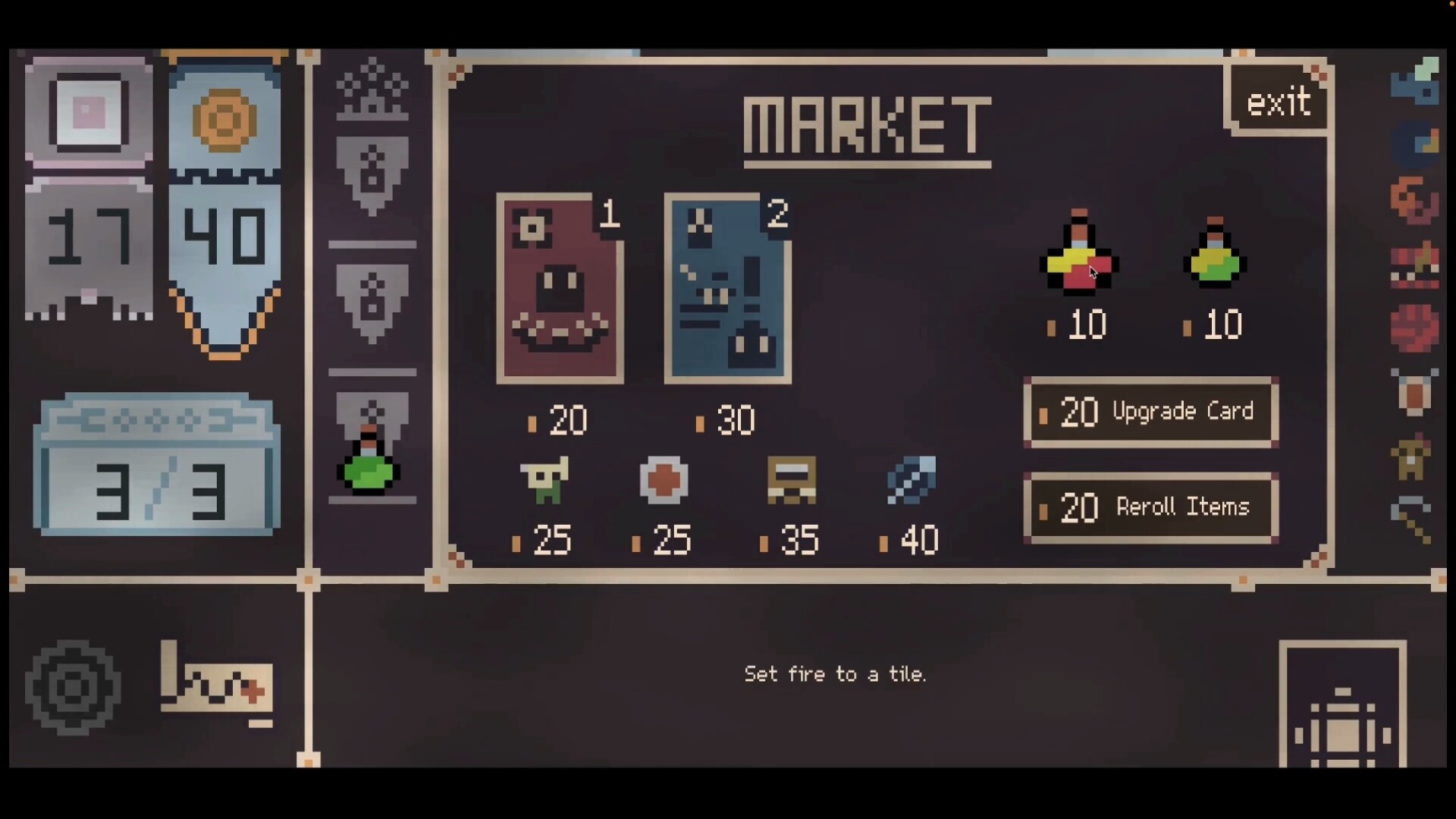Select the red slime card costing 20
Image resolution: width=1456 pixels, height=819 pixels.
560,288
